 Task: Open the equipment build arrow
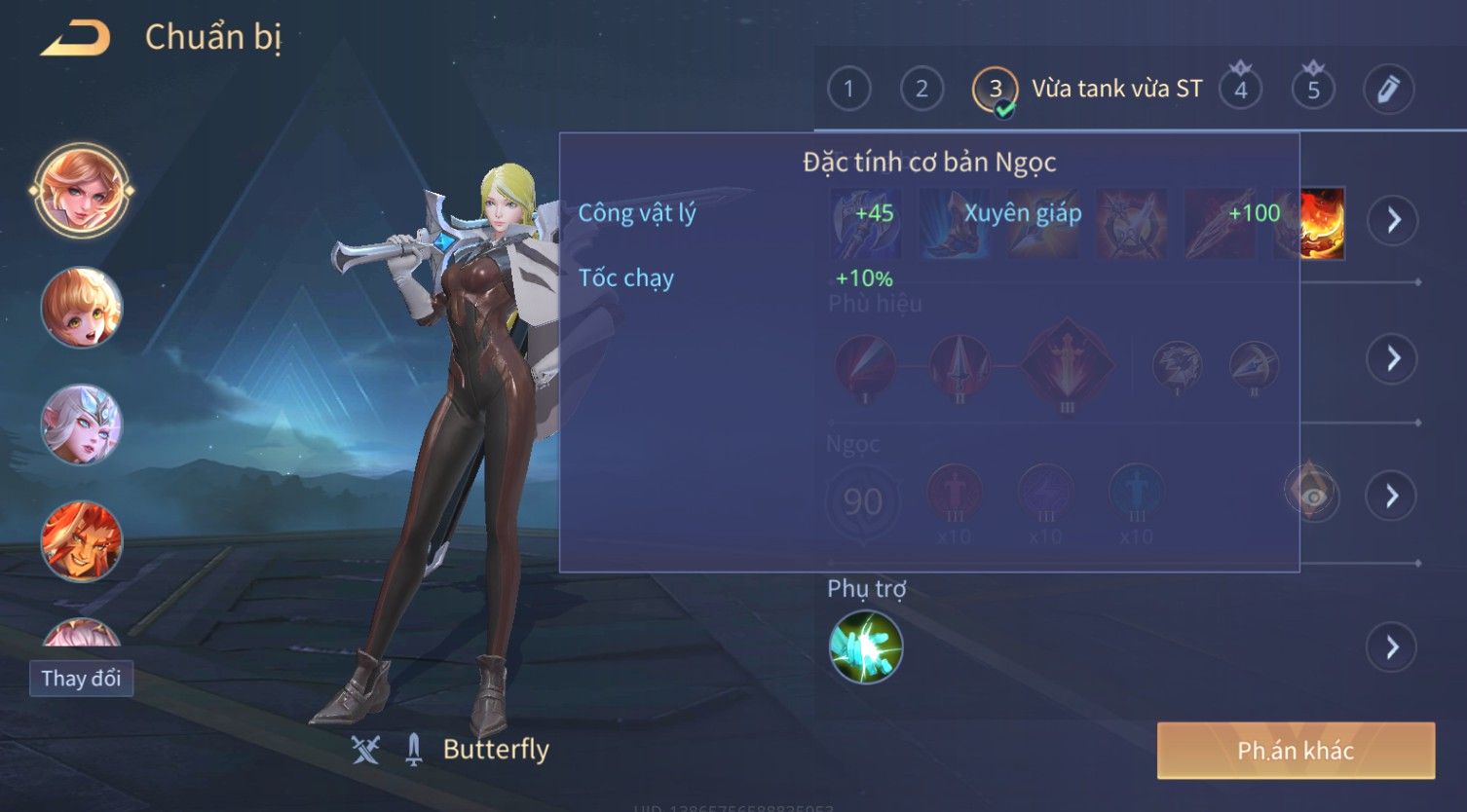(1393, 220)
